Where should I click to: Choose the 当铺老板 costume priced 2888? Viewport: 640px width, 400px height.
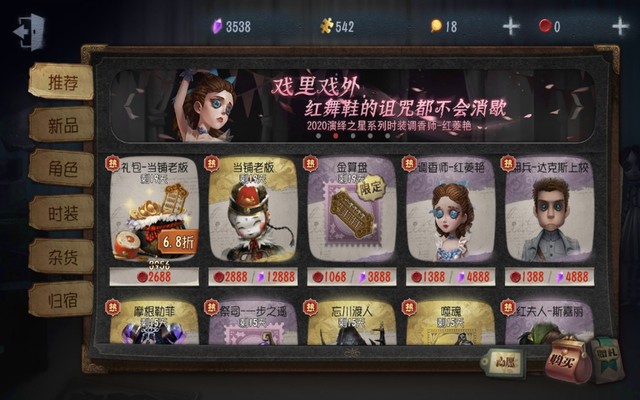point(252,220)
